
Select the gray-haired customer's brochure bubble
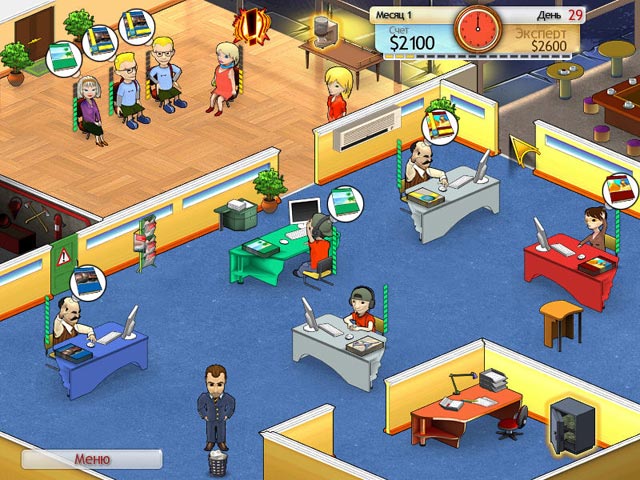[x=65, y=58]
